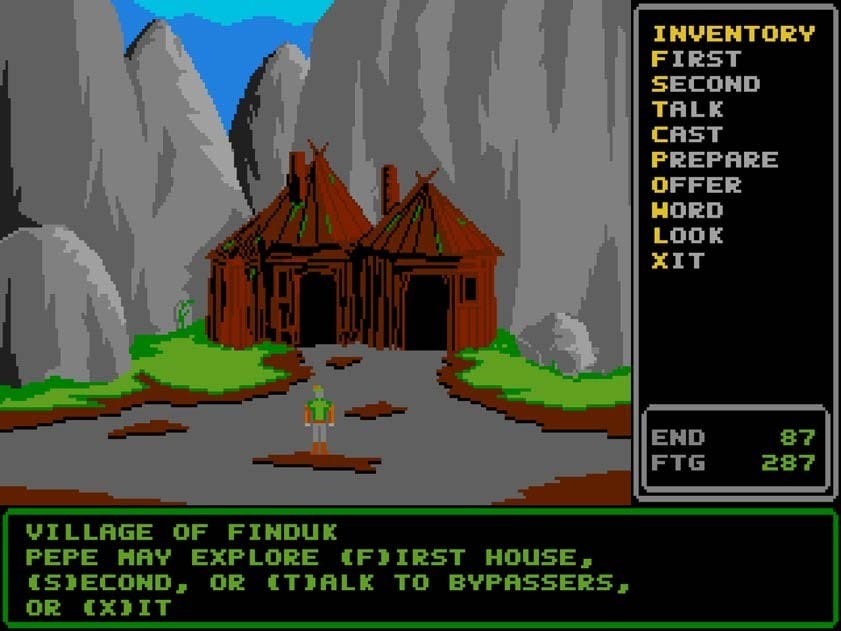Leave the village with Xit

point(678,261)
